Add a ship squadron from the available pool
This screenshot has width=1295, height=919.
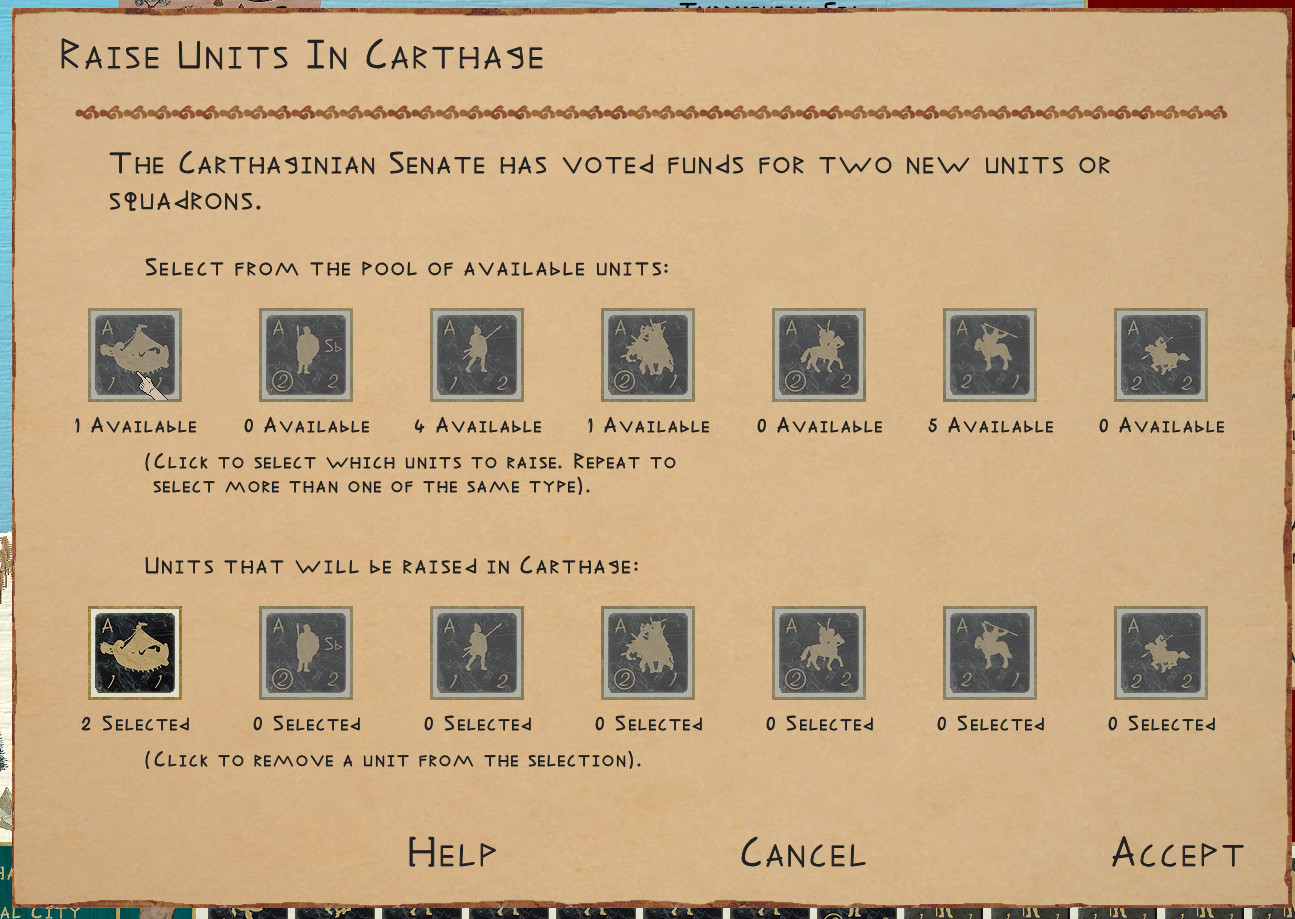pyautogui.click(x=135, y=355)
